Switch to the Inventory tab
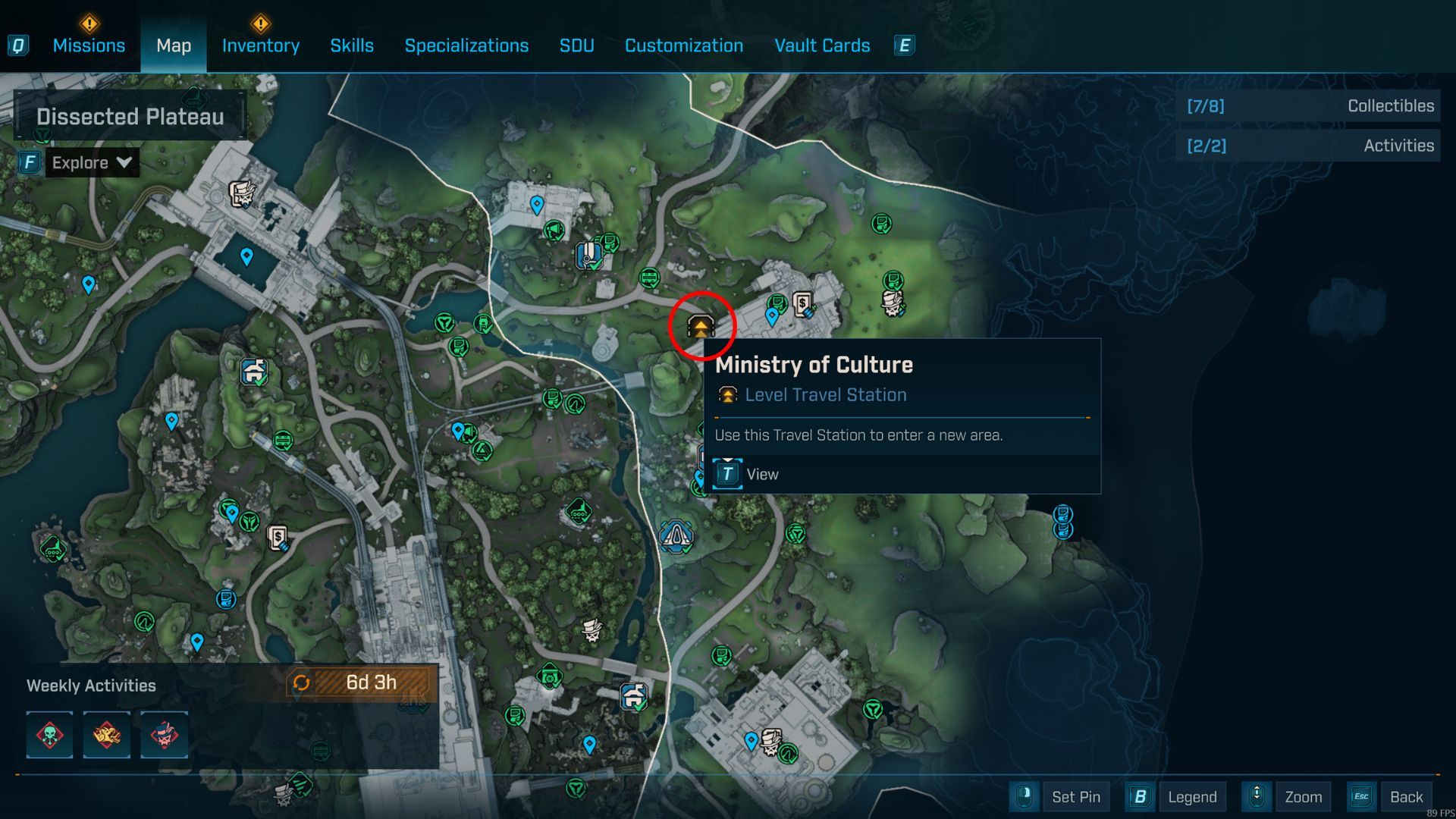 point(260,45)
